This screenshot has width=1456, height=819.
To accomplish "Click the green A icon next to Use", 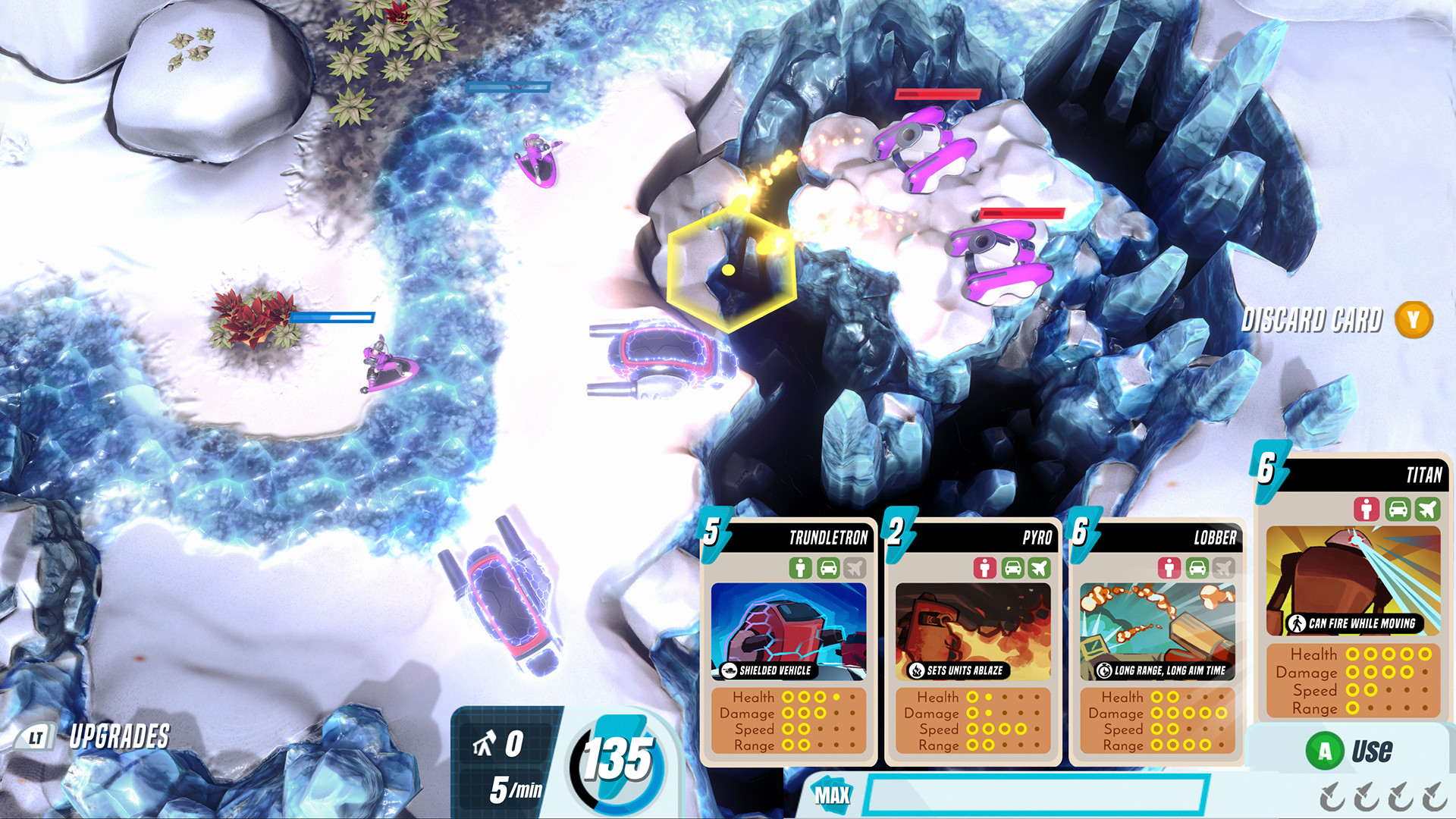I will coord(1326,749).
